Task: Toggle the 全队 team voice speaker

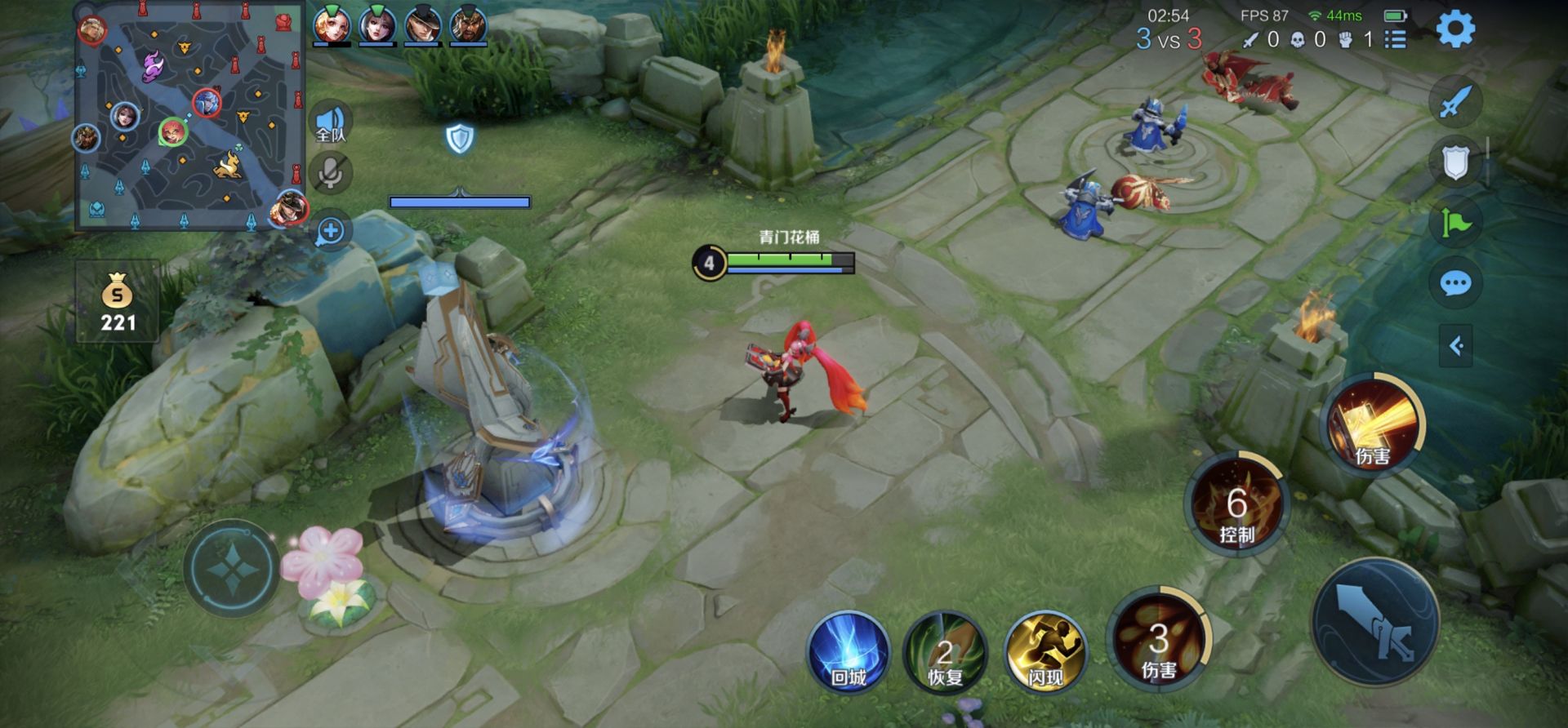Action: [x=331, y=122]
